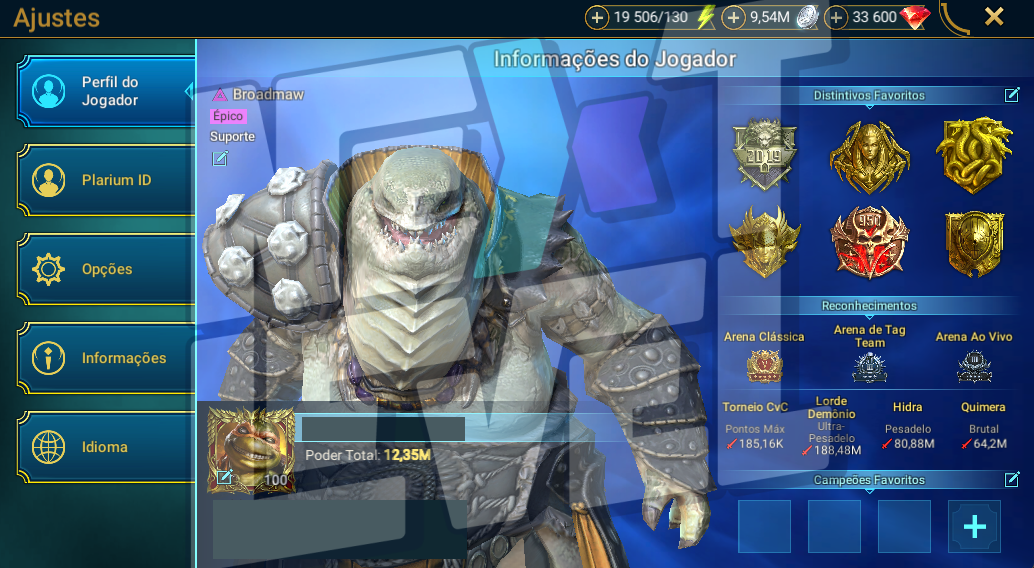
Task: View the Arena de Tag Team emblem
Action: 869,367
